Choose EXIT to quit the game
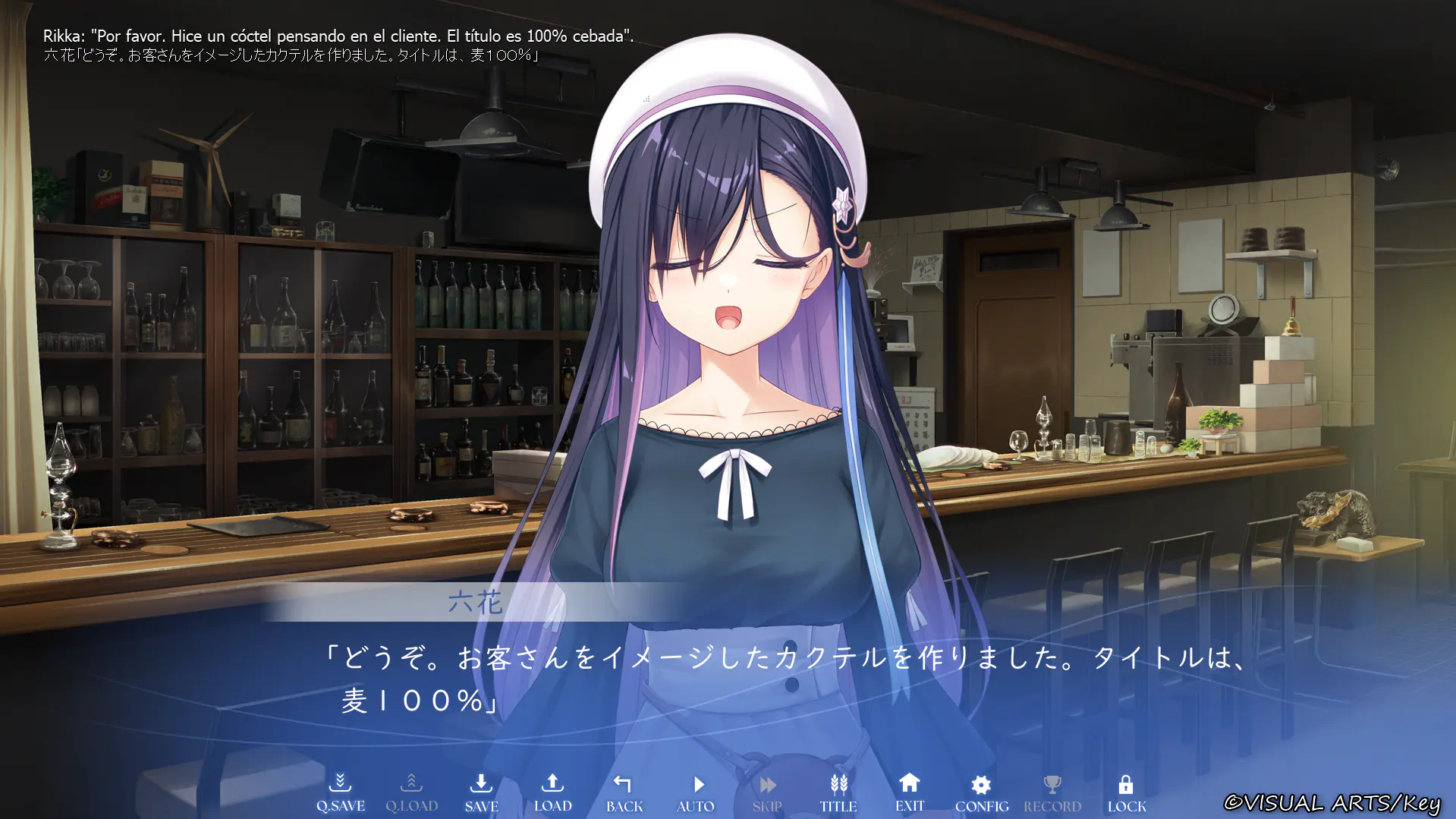The height and width of the screenshot is (819, 1456). point(909,792)
